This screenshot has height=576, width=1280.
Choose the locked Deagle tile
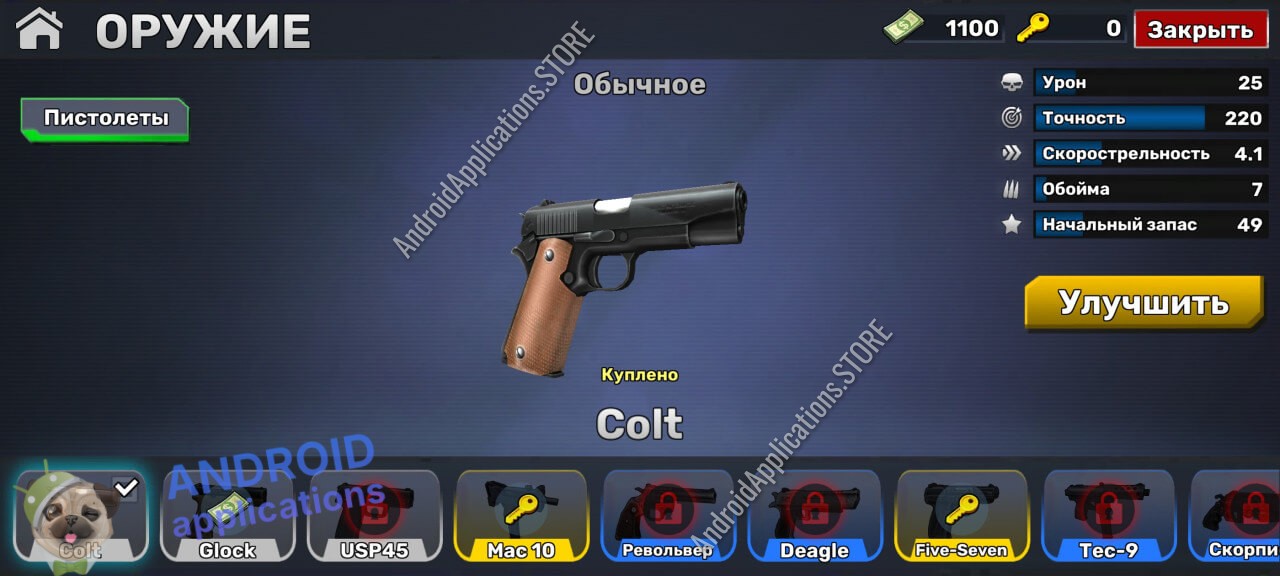(814, 515)
